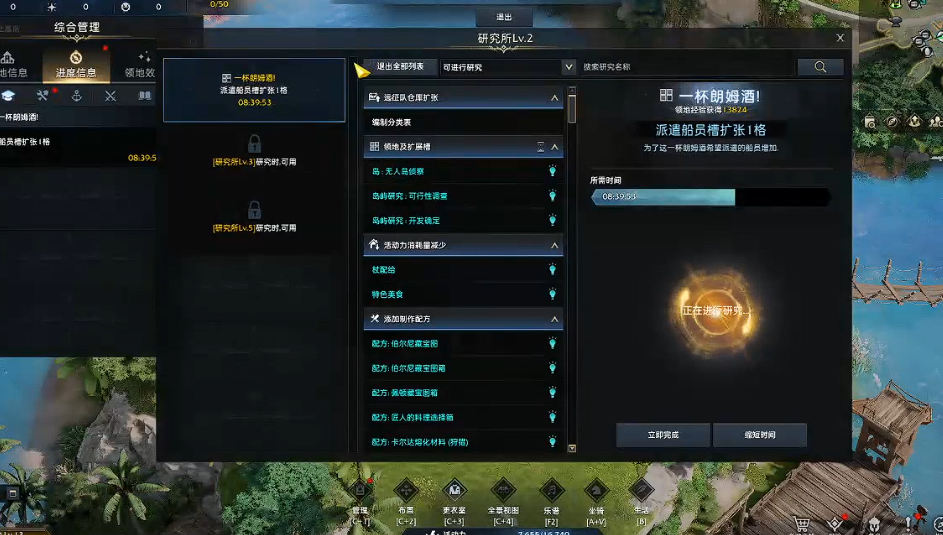Open the 更衣室 dressing room icon

(x=454, y=496)
